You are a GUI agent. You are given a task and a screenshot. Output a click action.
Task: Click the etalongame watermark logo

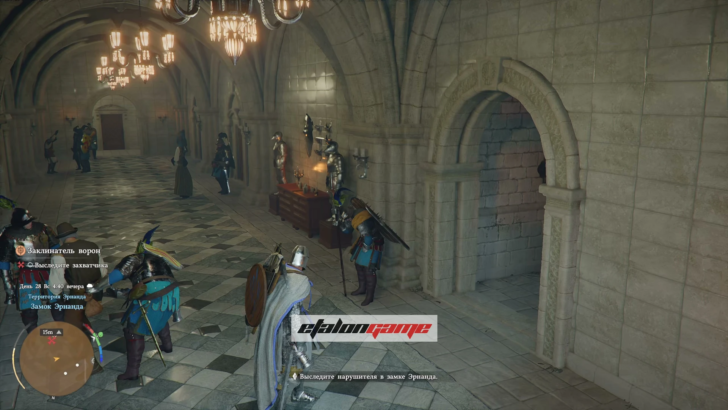[364, 327]
